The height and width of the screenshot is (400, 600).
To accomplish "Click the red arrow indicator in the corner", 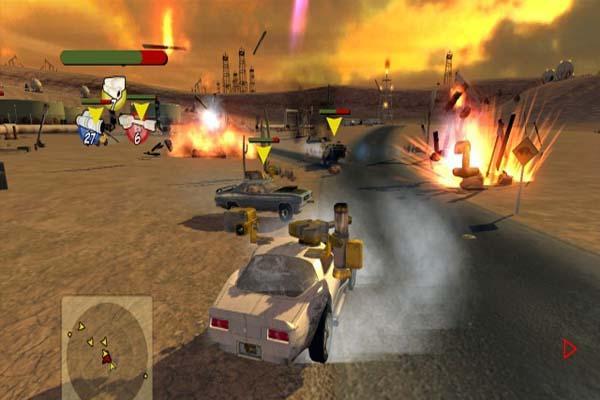I will (x=570, y=349).
